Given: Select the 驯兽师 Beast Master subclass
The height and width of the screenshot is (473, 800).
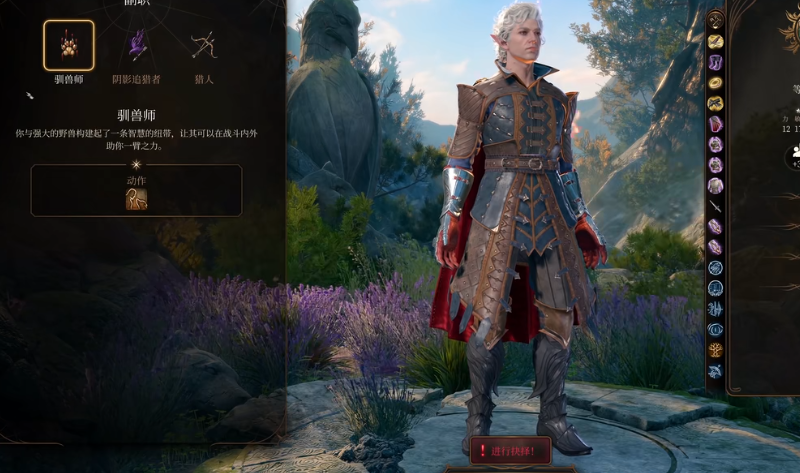Looking at the screenshot, I should click(69, 46).
